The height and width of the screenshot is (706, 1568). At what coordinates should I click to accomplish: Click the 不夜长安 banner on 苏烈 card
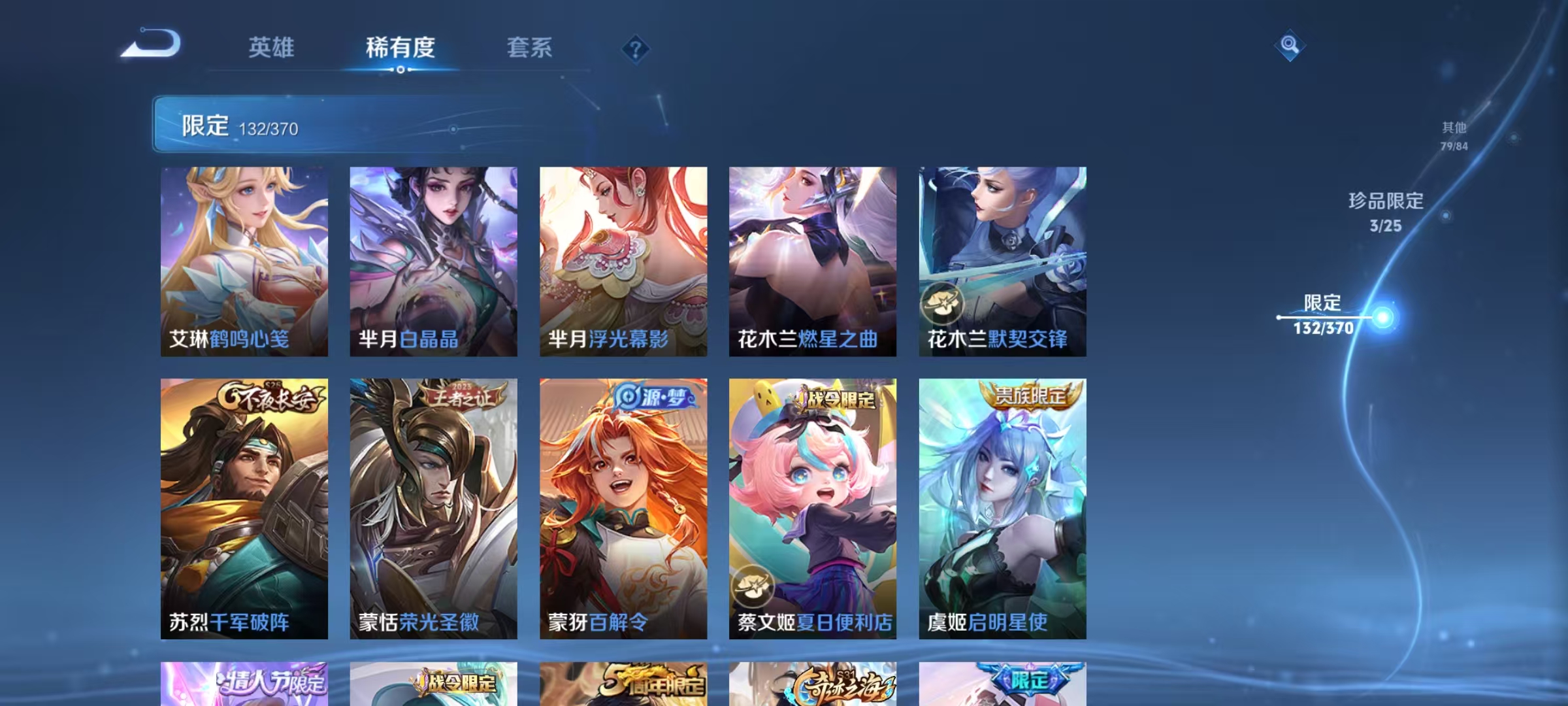[272, 396]
